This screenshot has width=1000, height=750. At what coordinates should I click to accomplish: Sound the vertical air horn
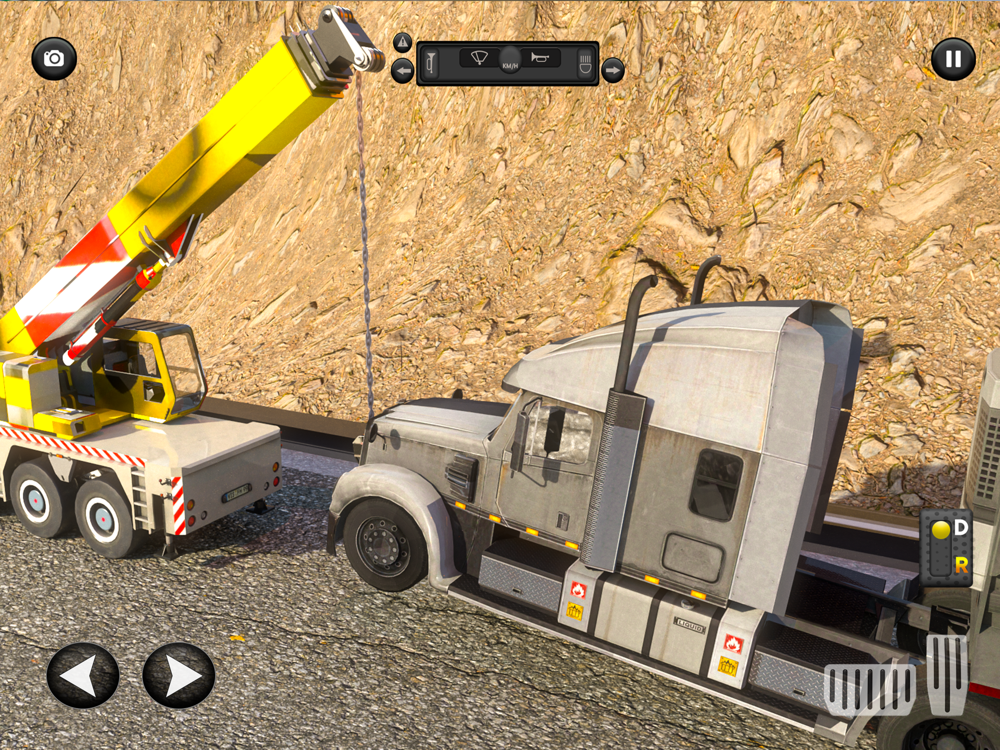[432, 64]
